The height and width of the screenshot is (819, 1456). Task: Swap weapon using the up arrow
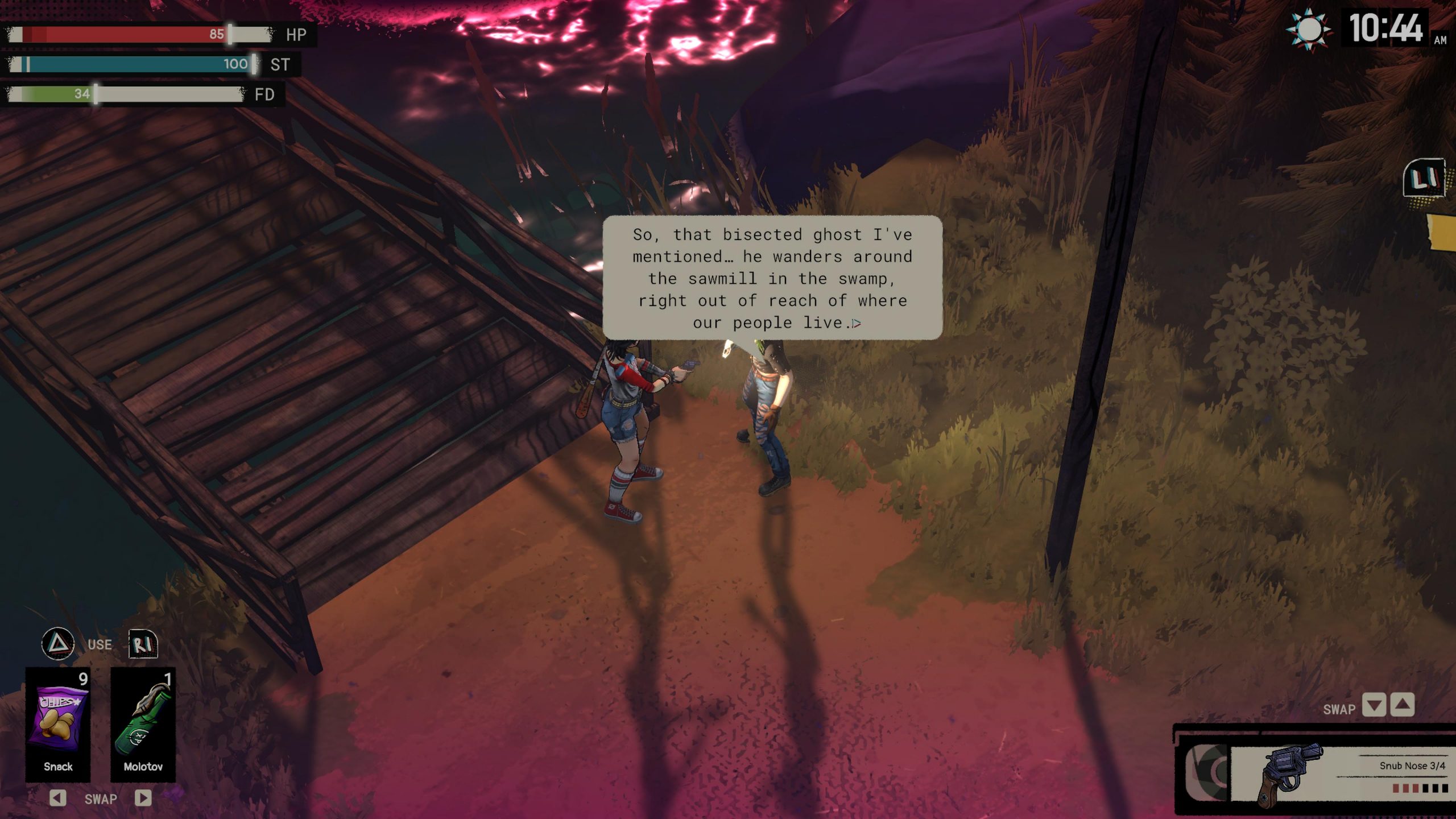[1403, 706]
